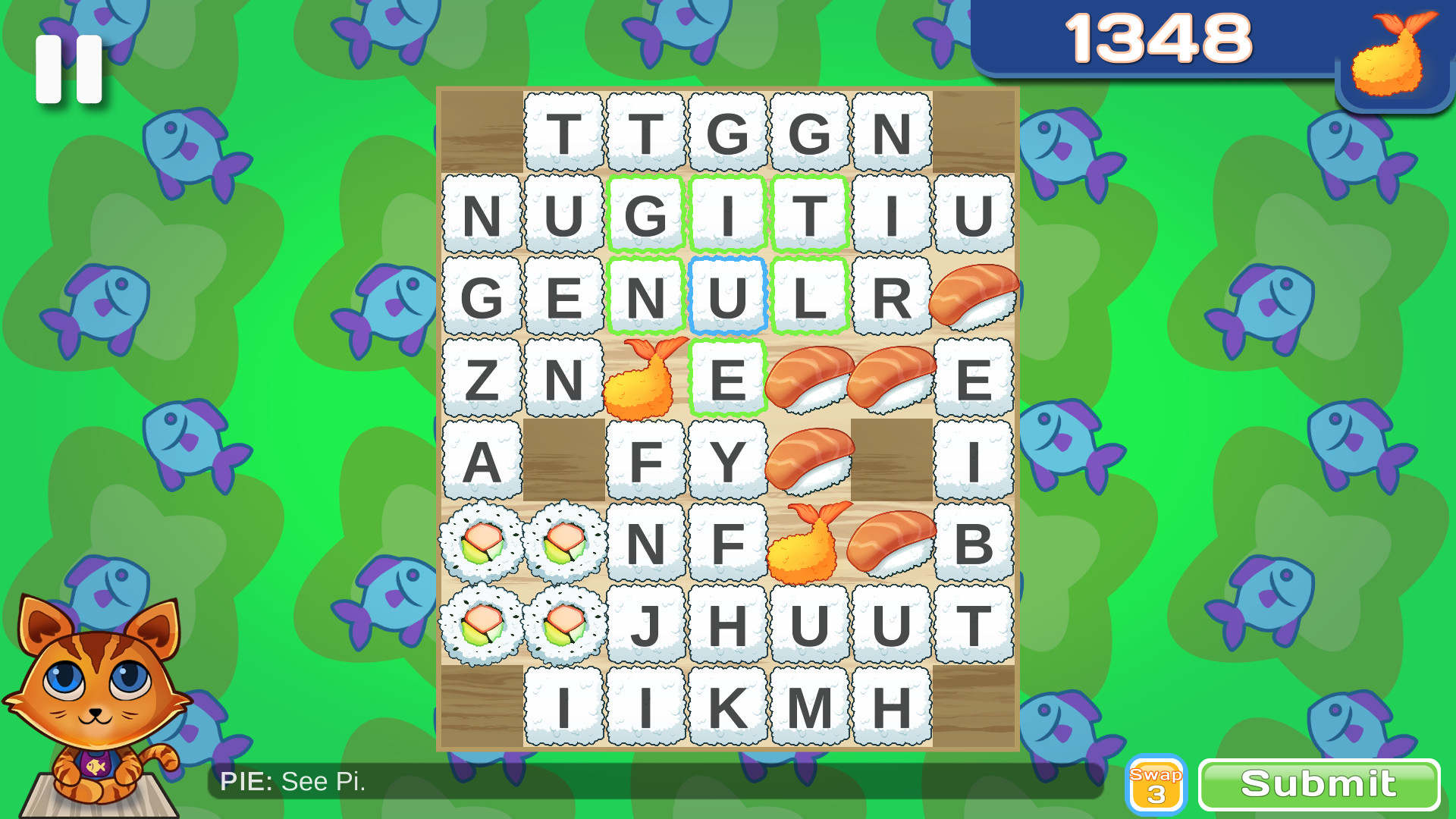Tap the Swap button showing 3 uses
Screen dimensions: 1456x819
(1156, 783)
